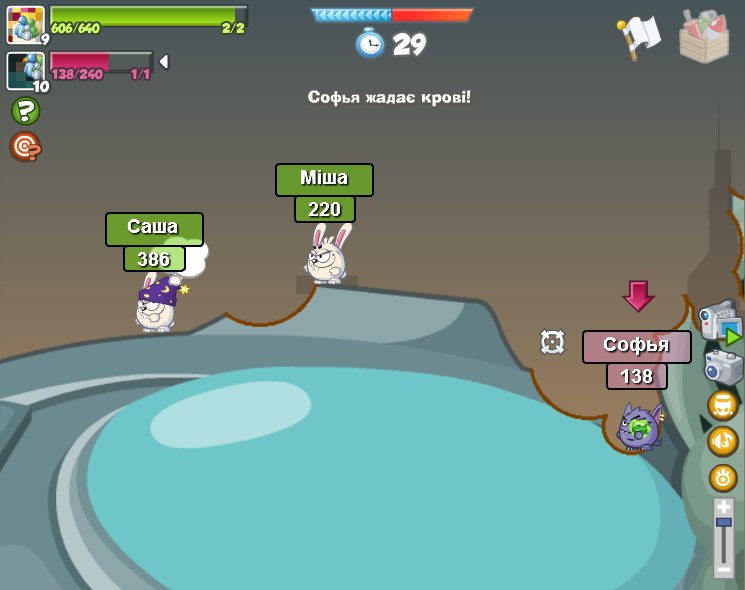Toggle the chat speech bubble button

pyautogui.click(x=723, y=405)
